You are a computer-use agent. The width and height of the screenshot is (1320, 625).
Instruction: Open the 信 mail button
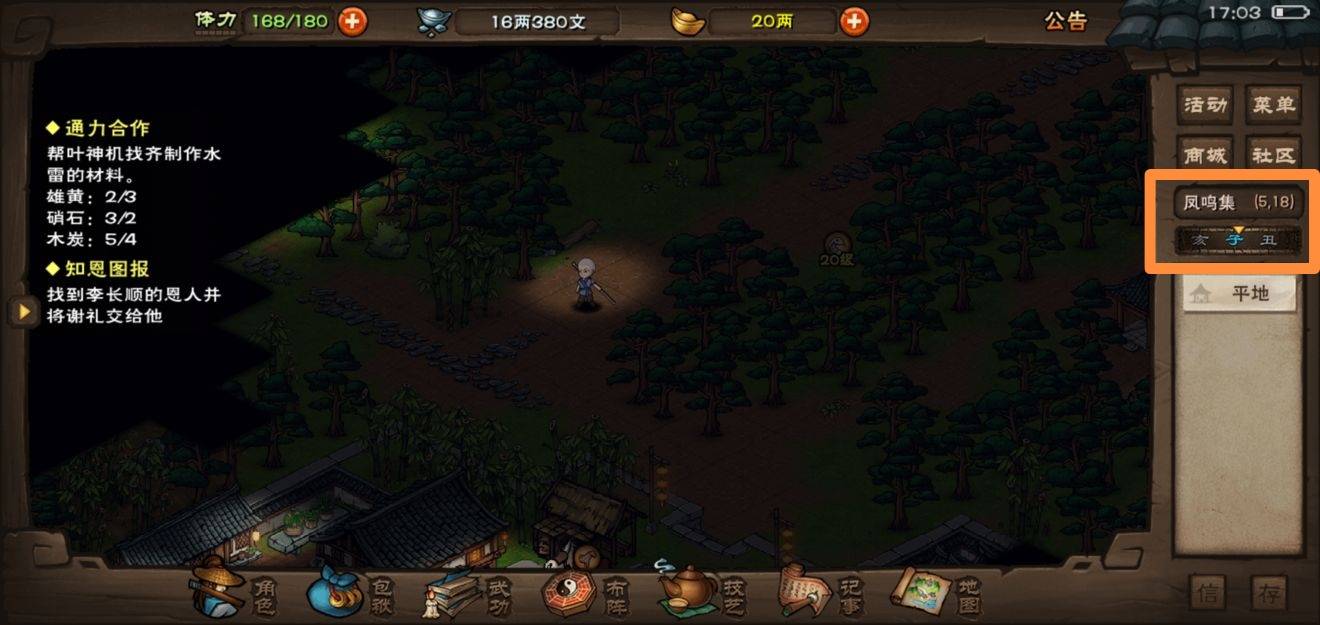pyautogui.click(x=1208, y=593)
